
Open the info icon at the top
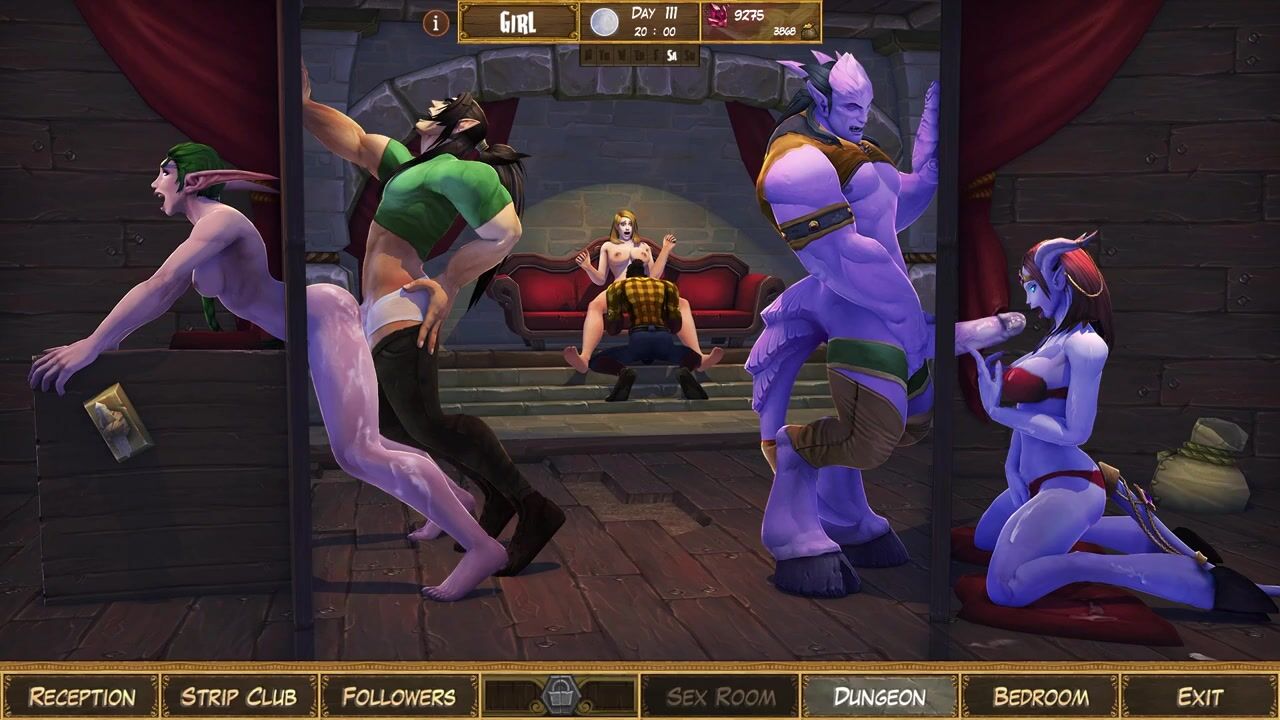436,22
